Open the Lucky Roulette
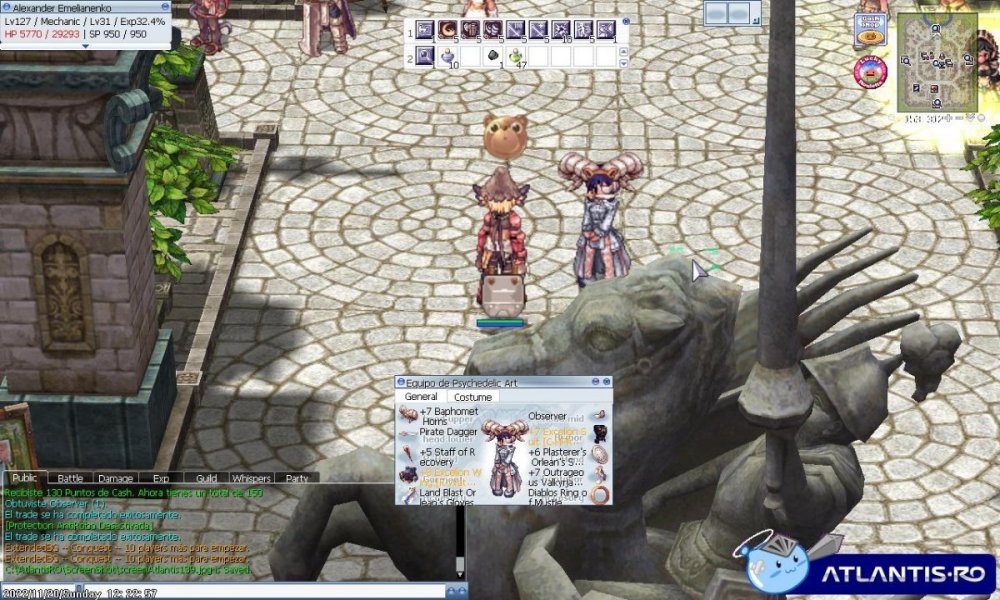 870,72
